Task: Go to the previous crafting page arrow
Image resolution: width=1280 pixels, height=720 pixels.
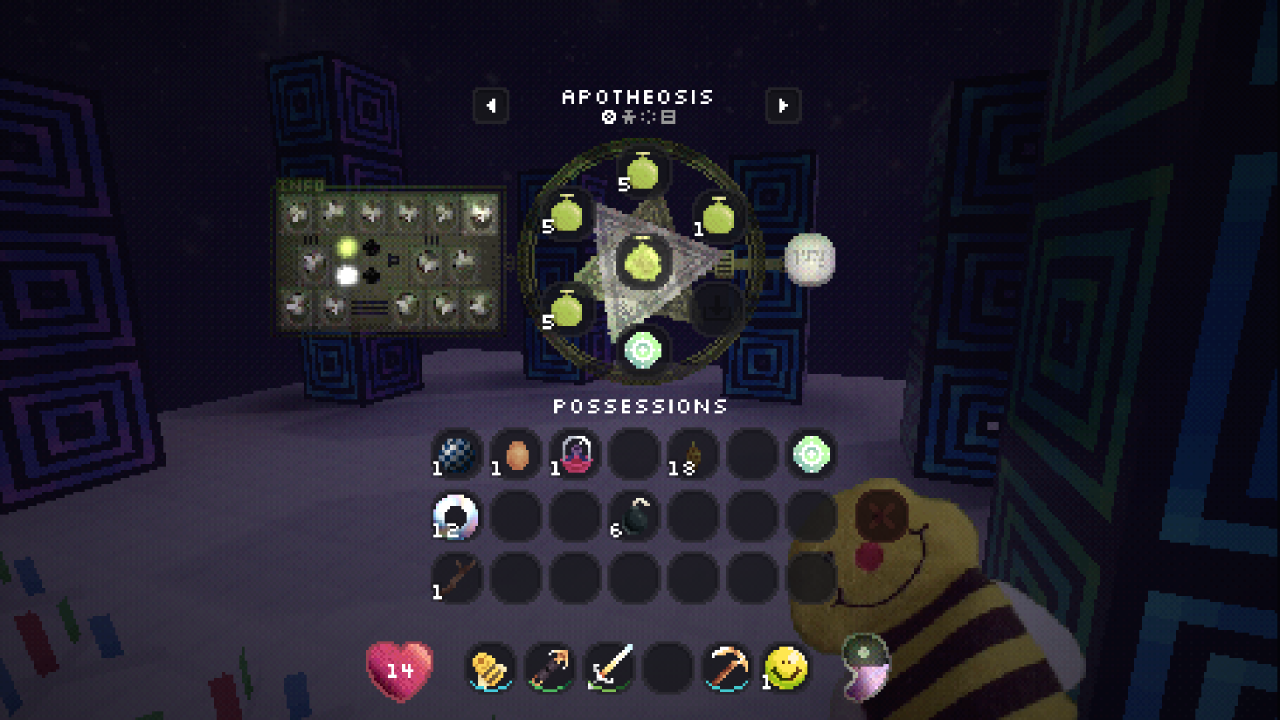Action: (x=491, y=105)
